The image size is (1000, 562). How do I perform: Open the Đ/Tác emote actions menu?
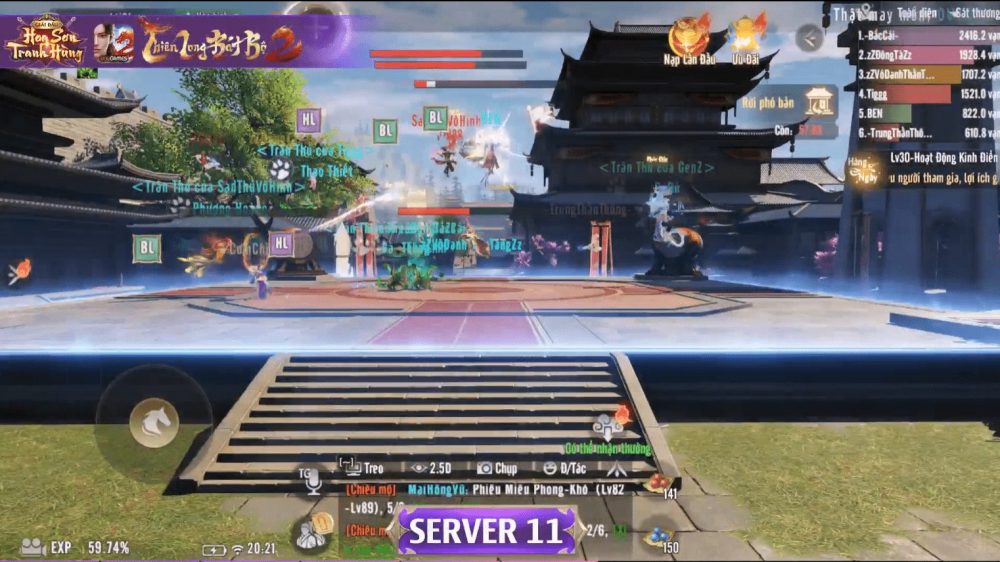tap(565, 467)
